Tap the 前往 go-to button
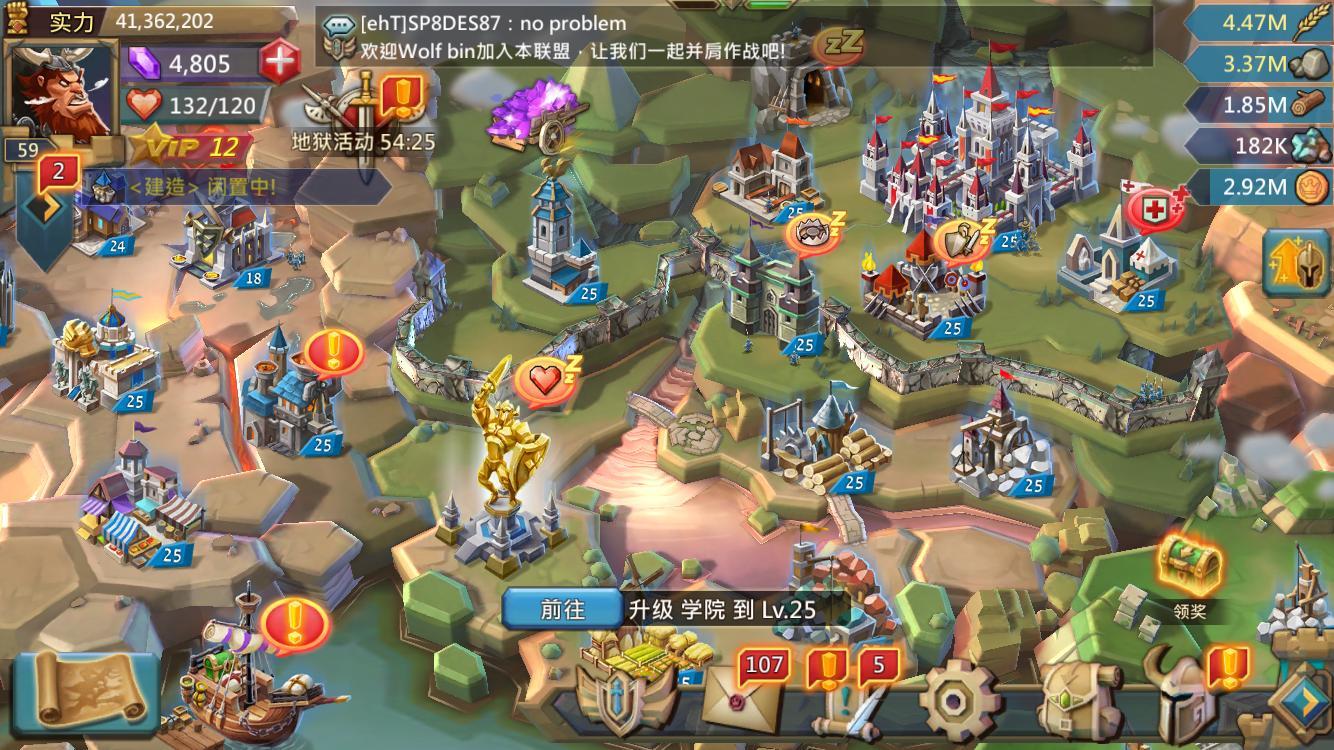The image size is (1334, 750). click(x=562, y=609)
